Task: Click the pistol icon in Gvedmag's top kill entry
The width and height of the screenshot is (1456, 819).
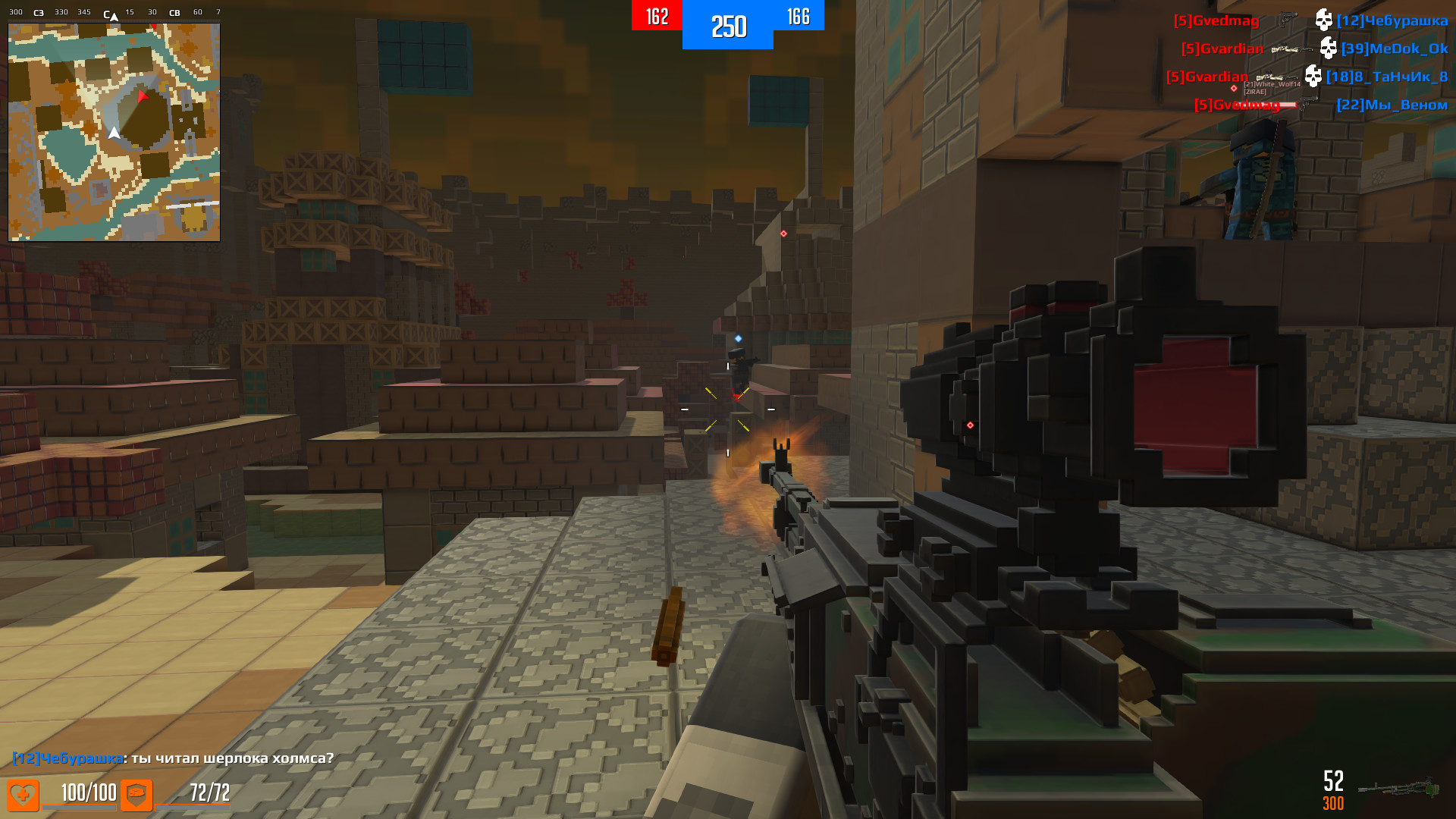Action: tap(1288, 19)
